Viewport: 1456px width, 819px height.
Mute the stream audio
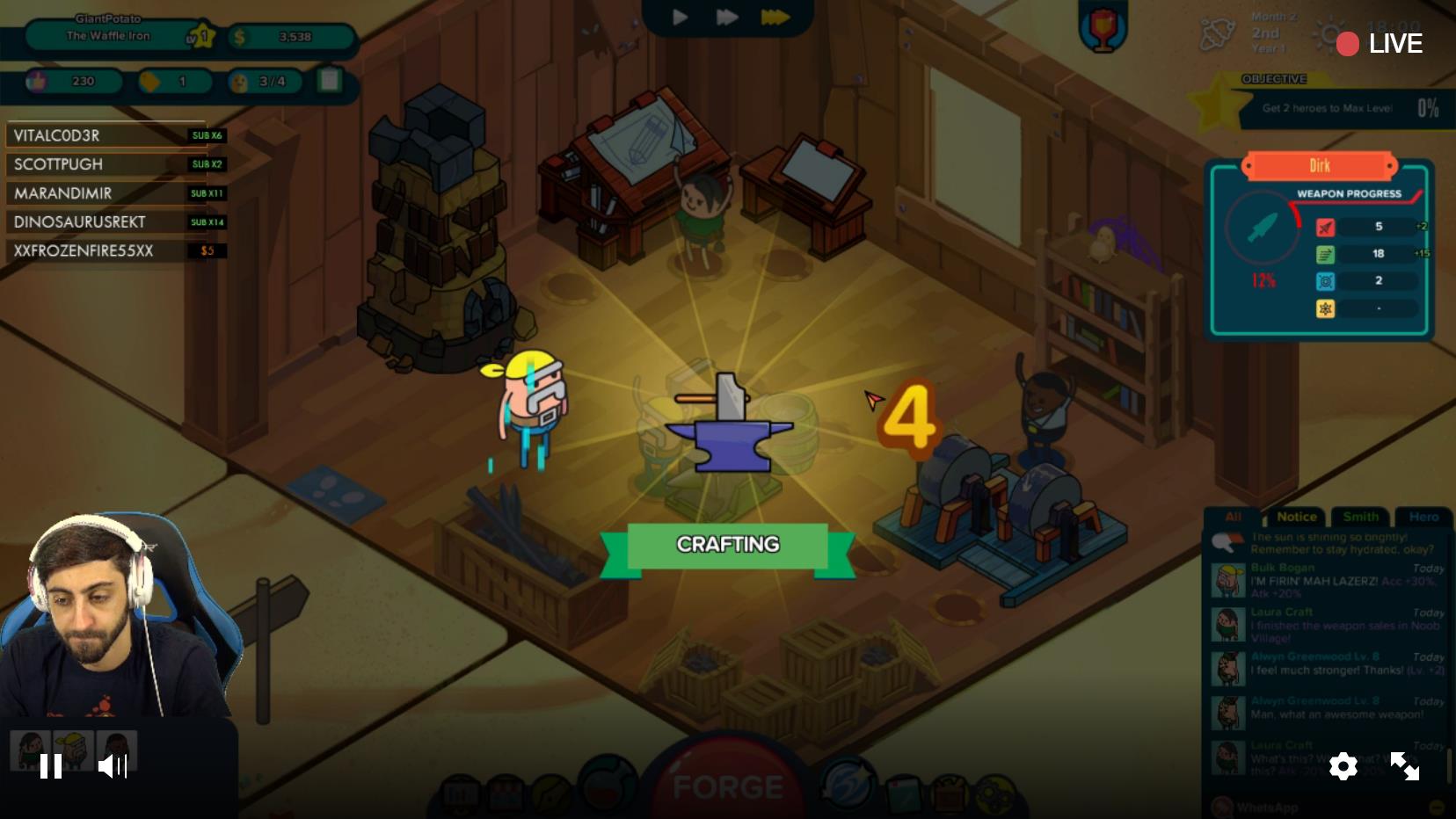tap(113, 766)
